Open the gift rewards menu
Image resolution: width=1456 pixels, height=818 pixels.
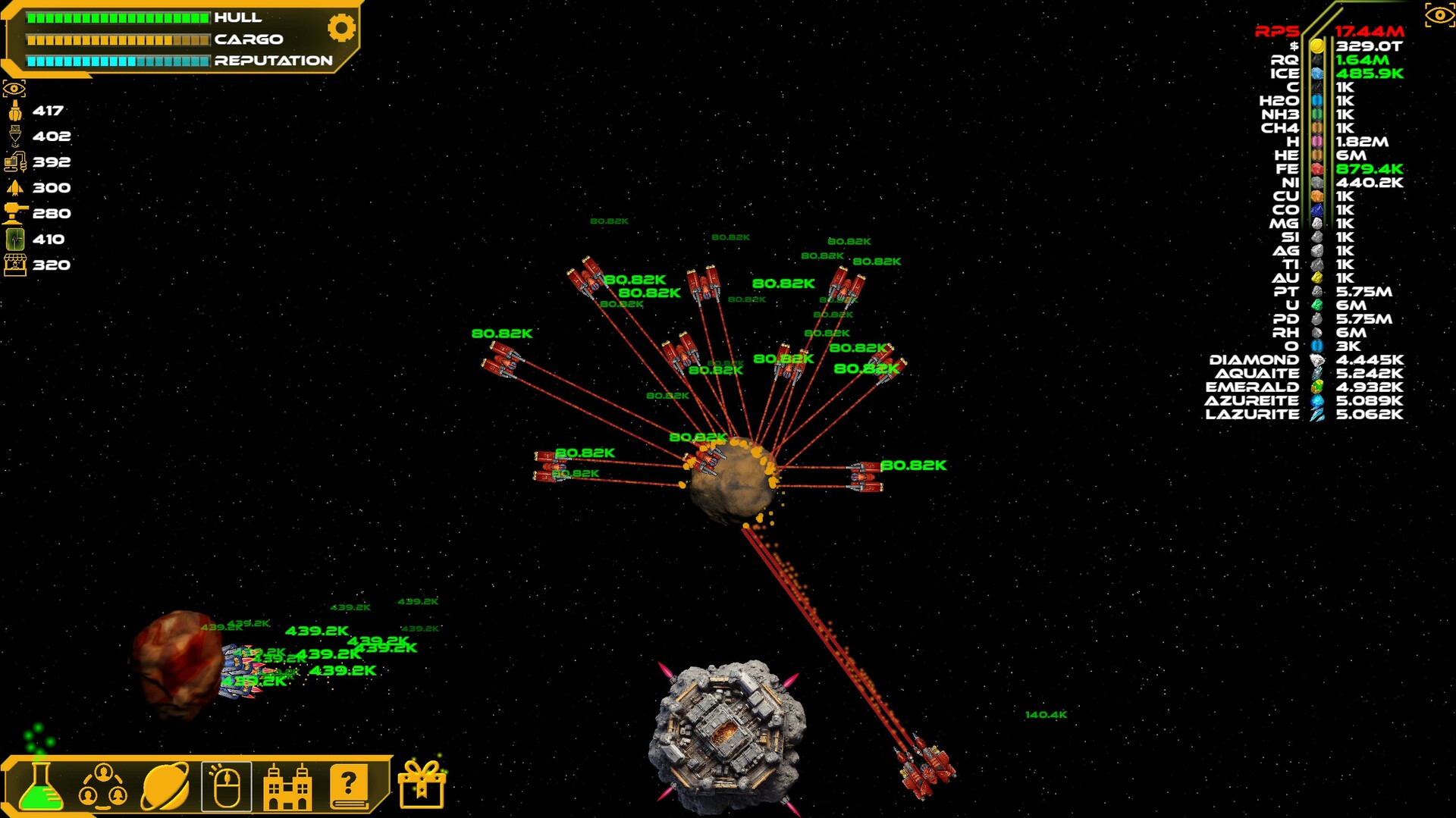(x=422, y=785)
